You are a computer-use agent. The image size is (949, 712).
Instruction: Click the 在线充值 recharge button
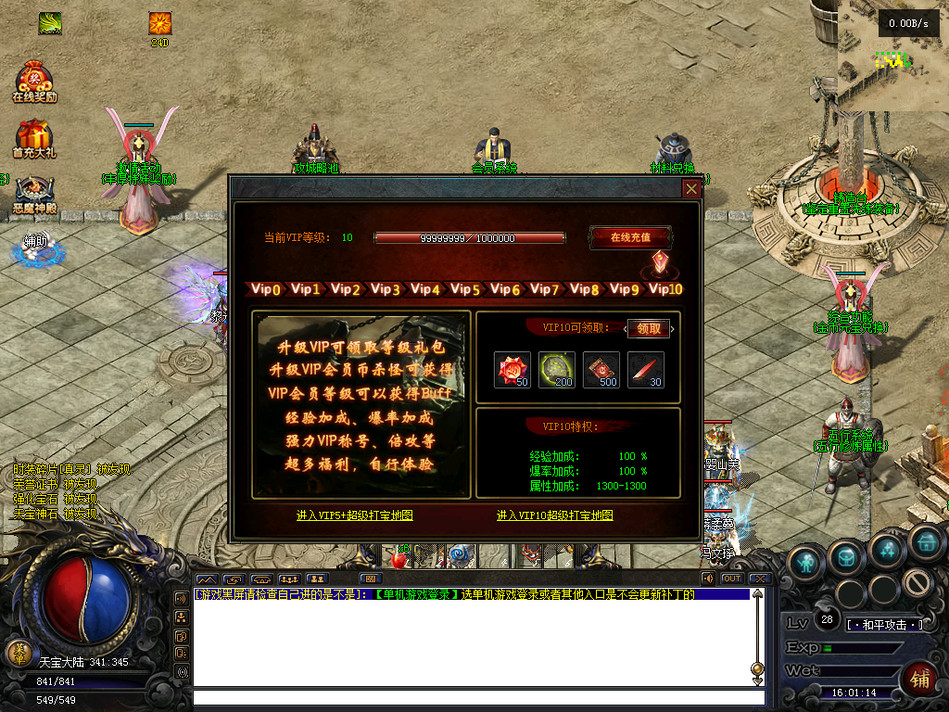pyautogui.click(x=630, y=238)
